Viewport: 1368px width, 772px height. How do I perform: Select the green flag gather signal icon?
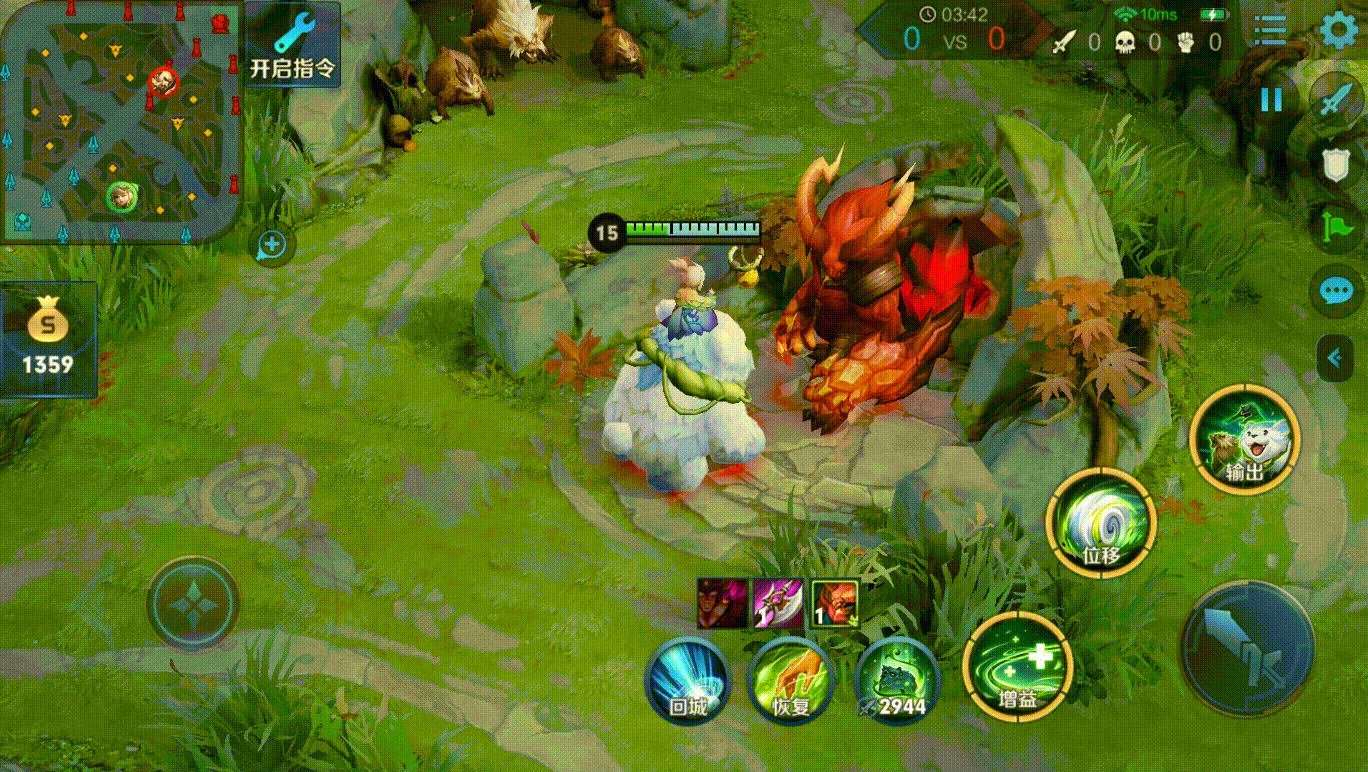[1336, 227]
